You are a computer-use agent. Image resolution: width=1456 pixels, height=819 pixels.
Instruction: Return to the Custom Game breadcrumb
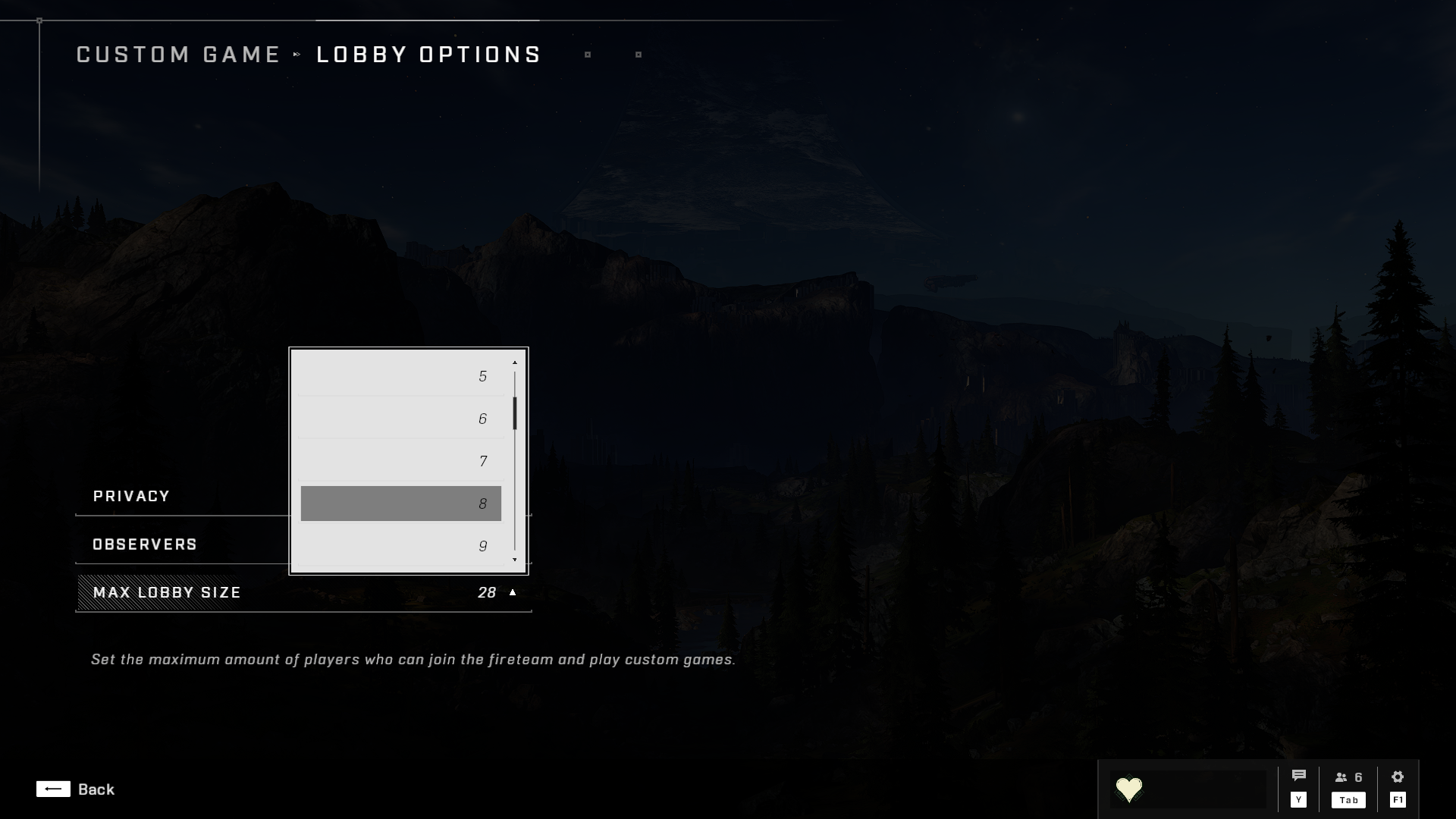(x=179, y=55)
